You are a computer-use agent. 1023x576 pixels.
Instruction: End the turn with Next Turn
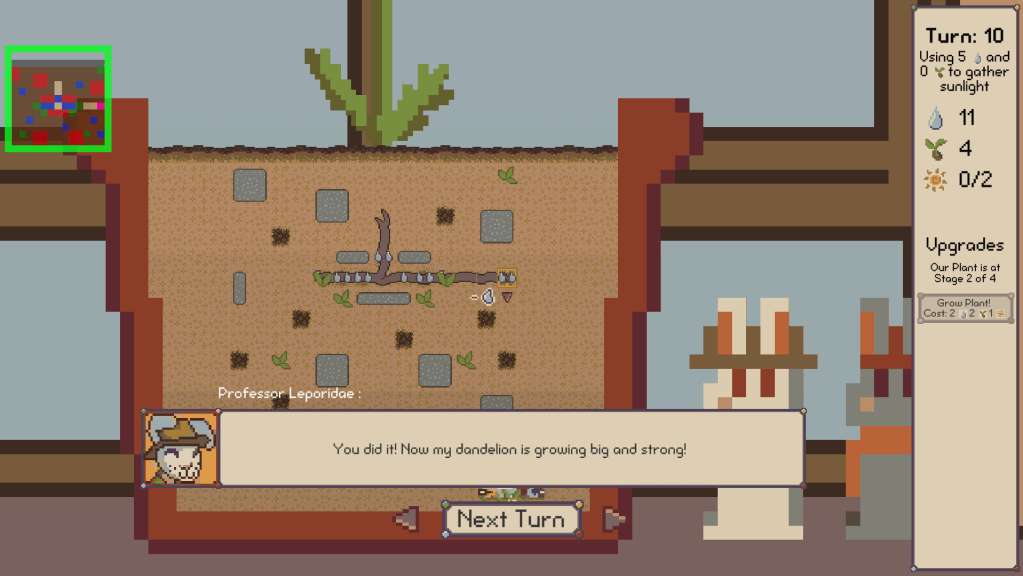(511, 519)
